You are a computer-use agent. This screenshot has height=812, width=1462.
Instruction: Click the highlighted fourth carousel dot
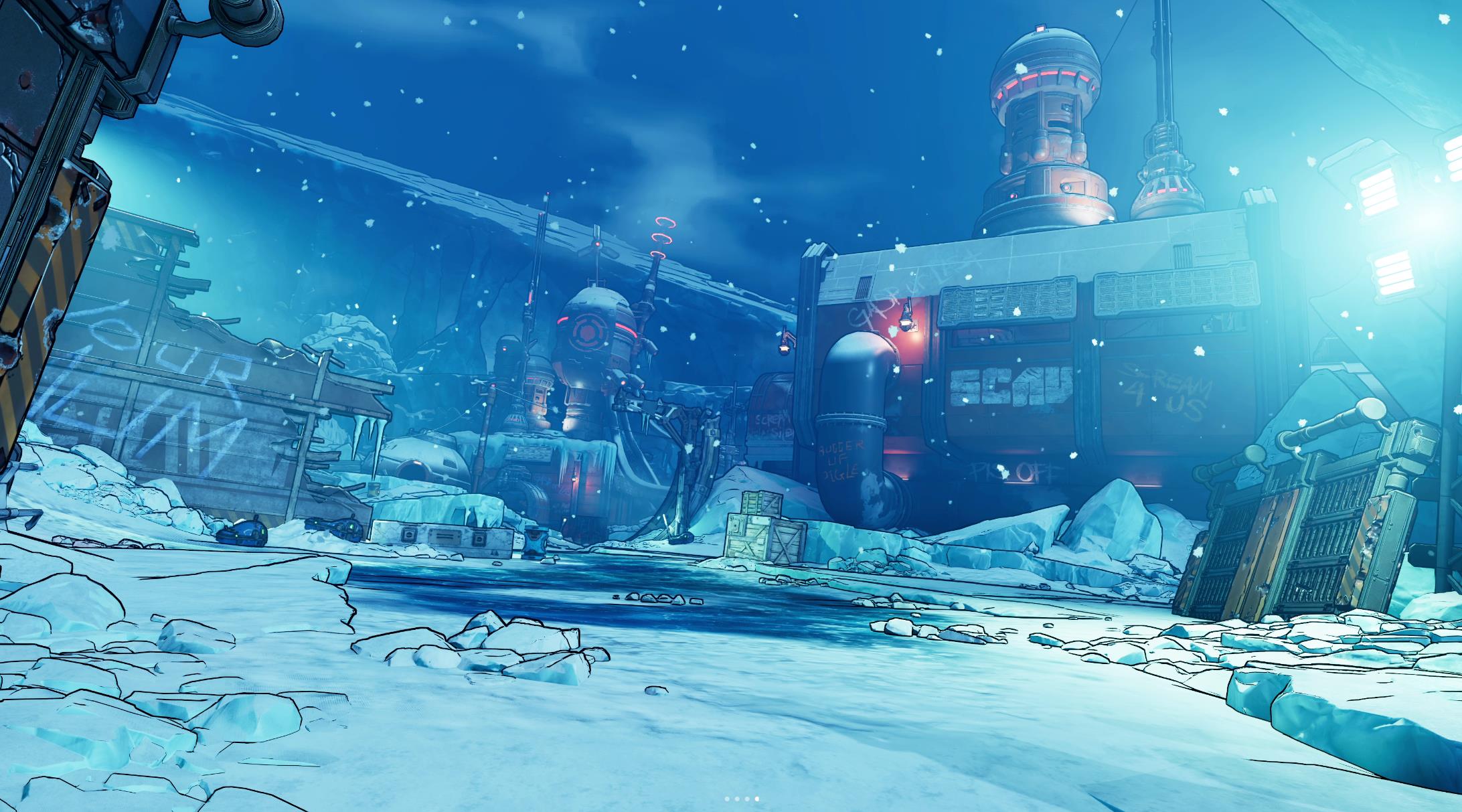pos(756,799)
